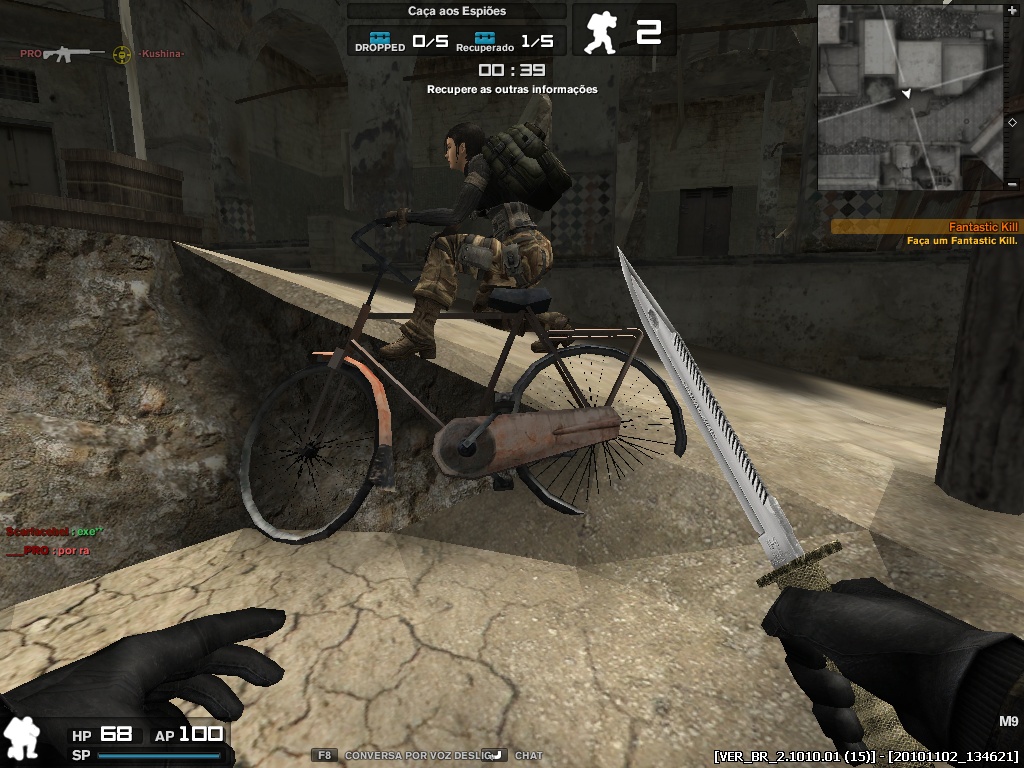Click the CHAT label

point(529,756)
